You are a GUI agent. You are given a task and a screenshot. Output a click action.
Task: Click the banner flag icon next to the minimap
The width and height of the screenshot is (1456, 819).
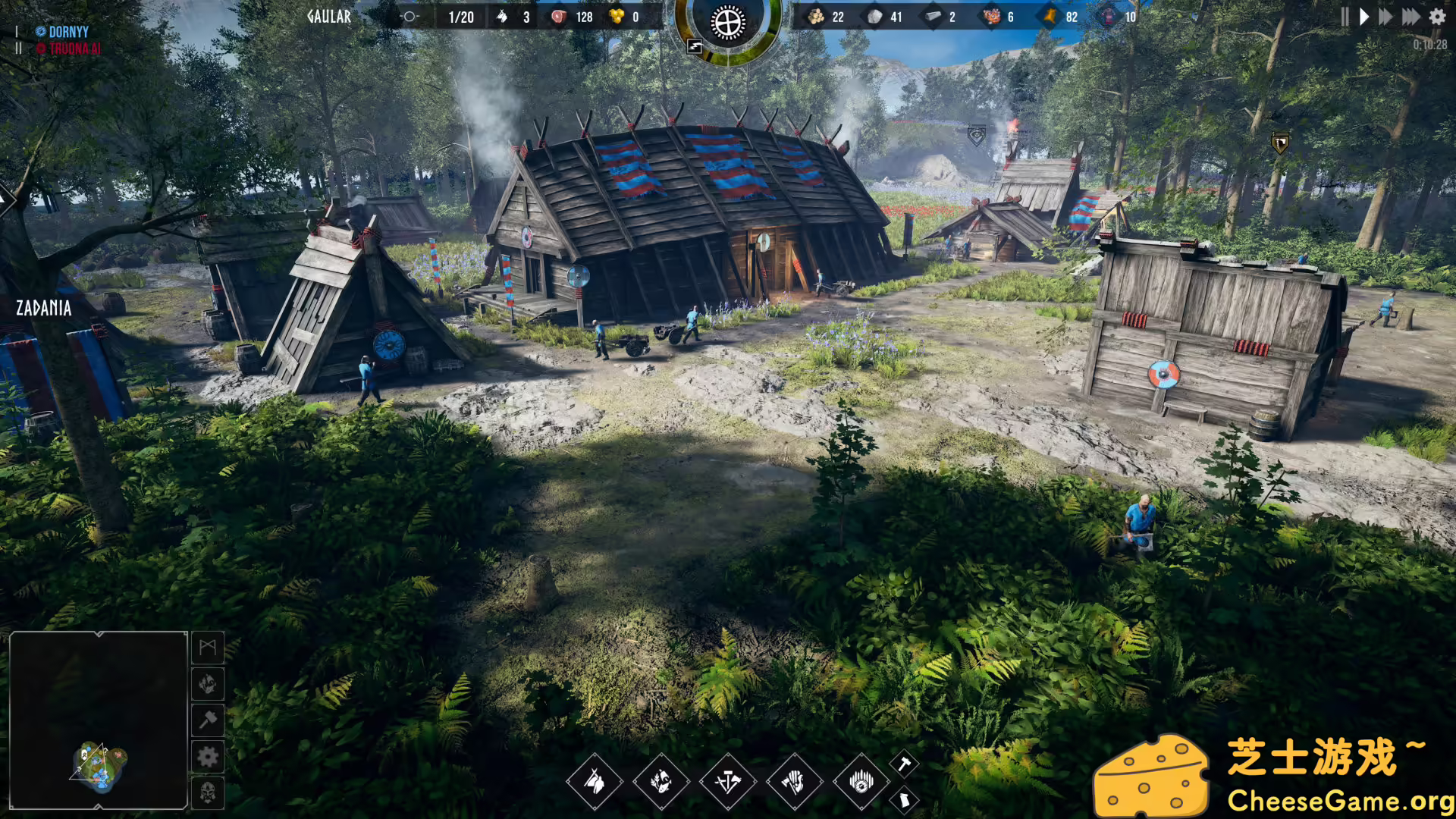[207, 648]
